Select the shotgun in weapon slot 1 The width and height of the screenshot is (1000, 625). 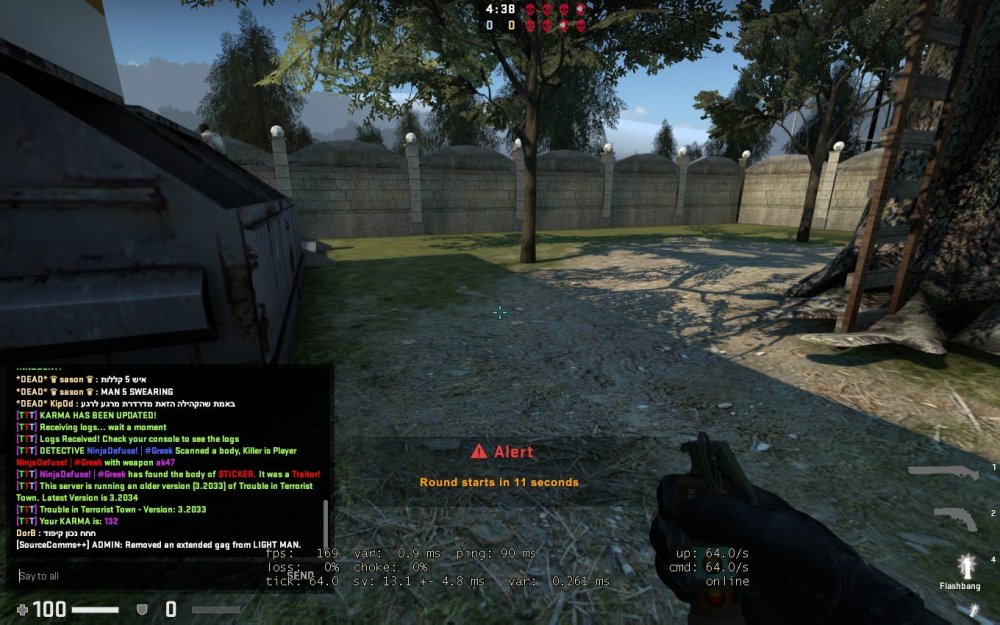pos(944,472)
